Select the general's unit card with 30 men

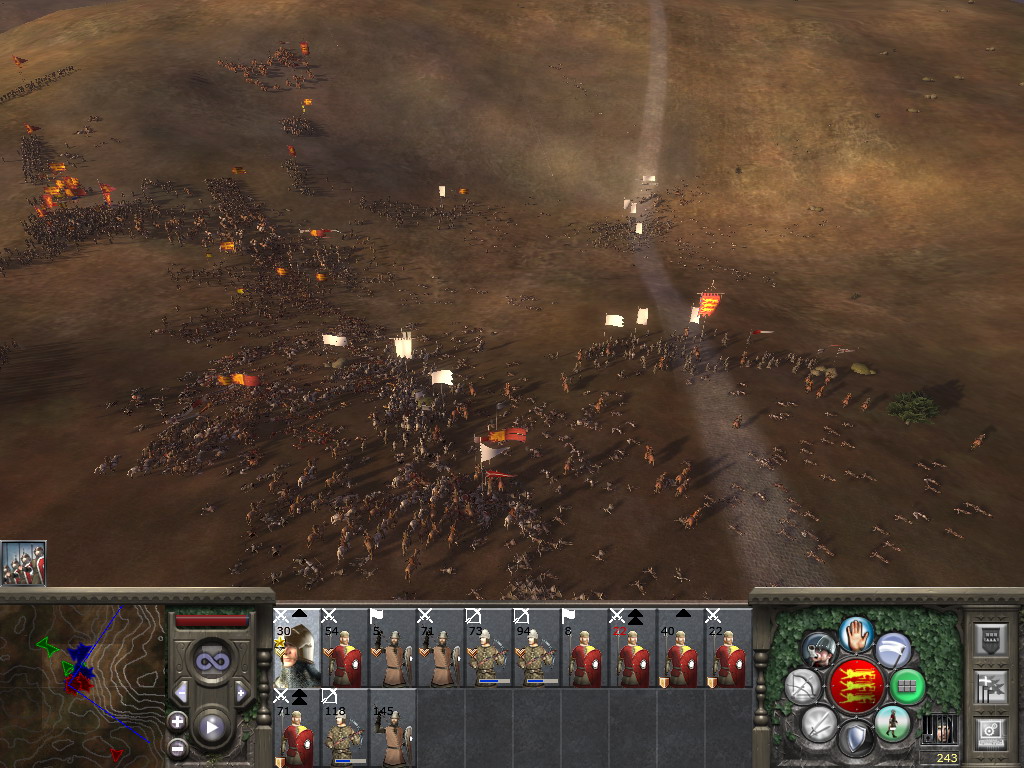[x=297, y=648]
